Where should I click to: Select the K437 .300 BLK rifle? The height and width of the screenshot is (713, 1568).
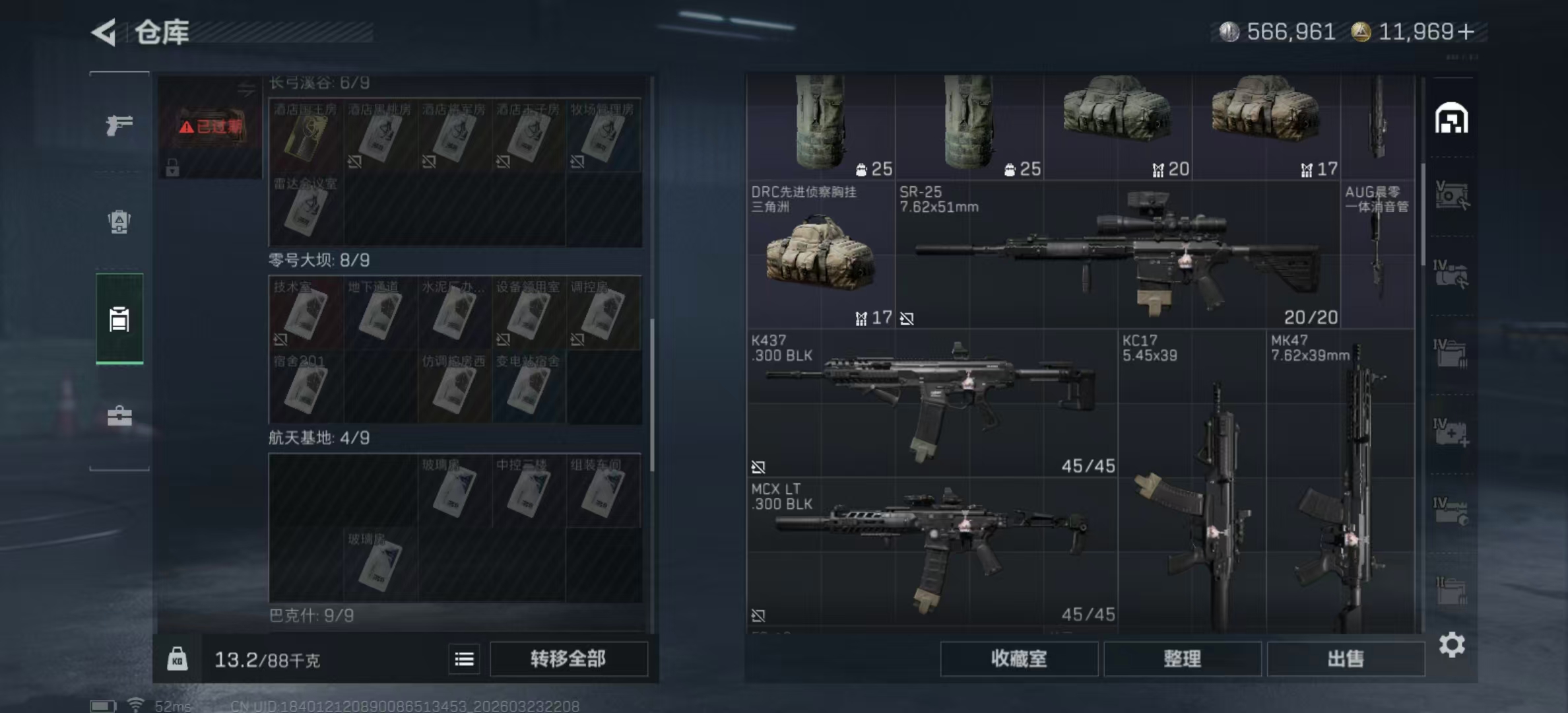[x=932, y=403]
